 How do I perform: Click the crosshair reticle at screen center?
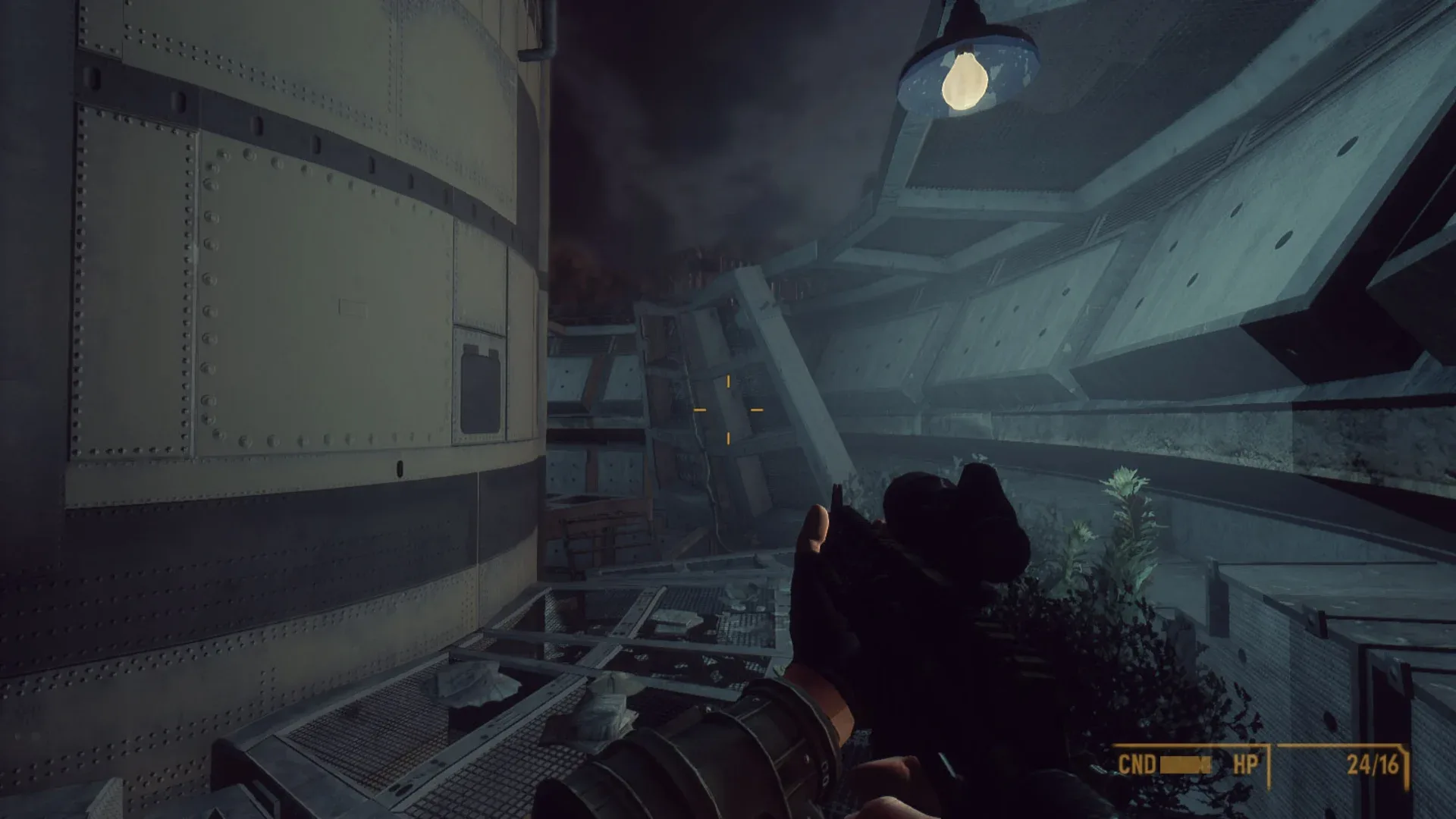coord(729,409)
